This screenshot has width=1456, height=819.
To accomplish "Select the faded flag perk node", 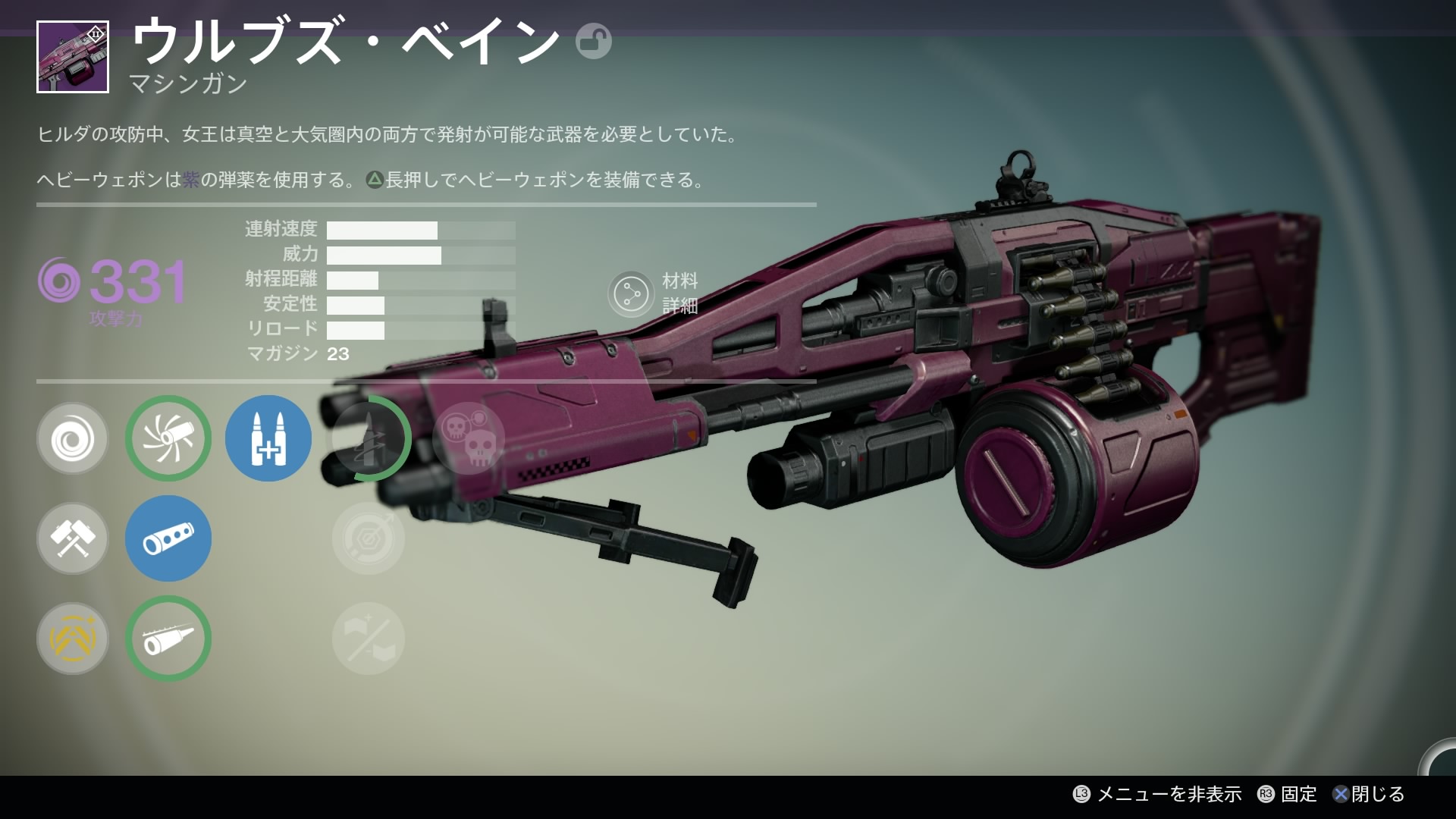I will (369, 639).
